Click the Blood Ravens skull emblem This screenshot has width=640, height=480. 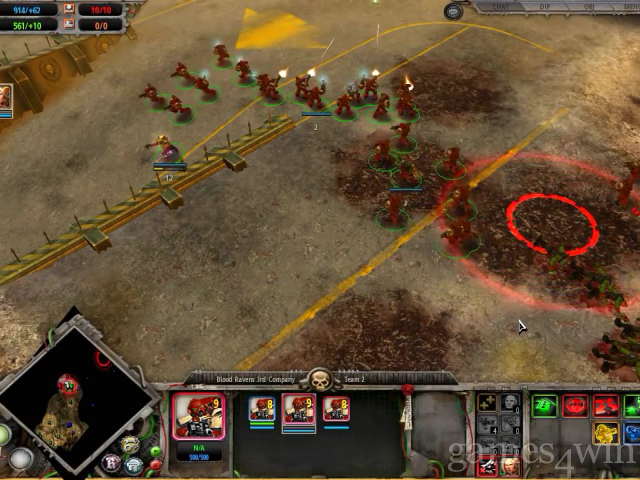(x=319, y=380)
